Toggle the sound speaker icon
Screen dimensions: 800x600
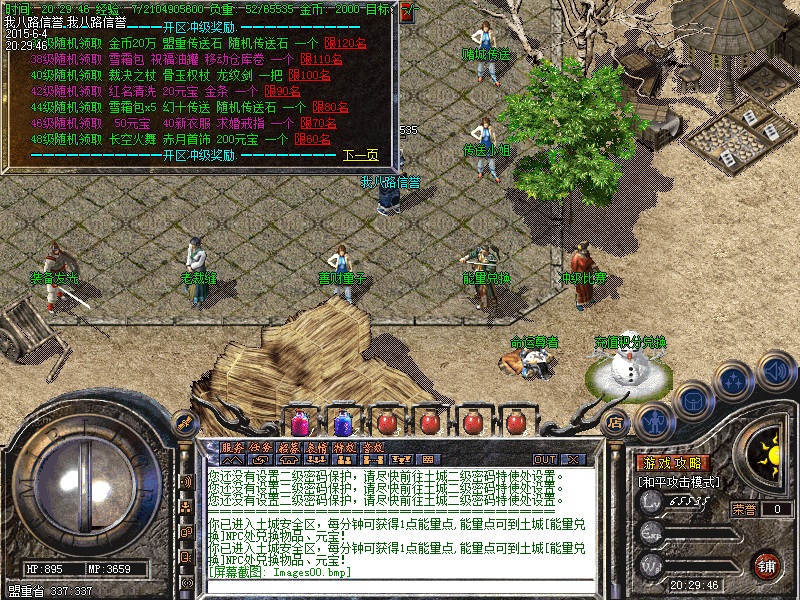coord(774,371)
